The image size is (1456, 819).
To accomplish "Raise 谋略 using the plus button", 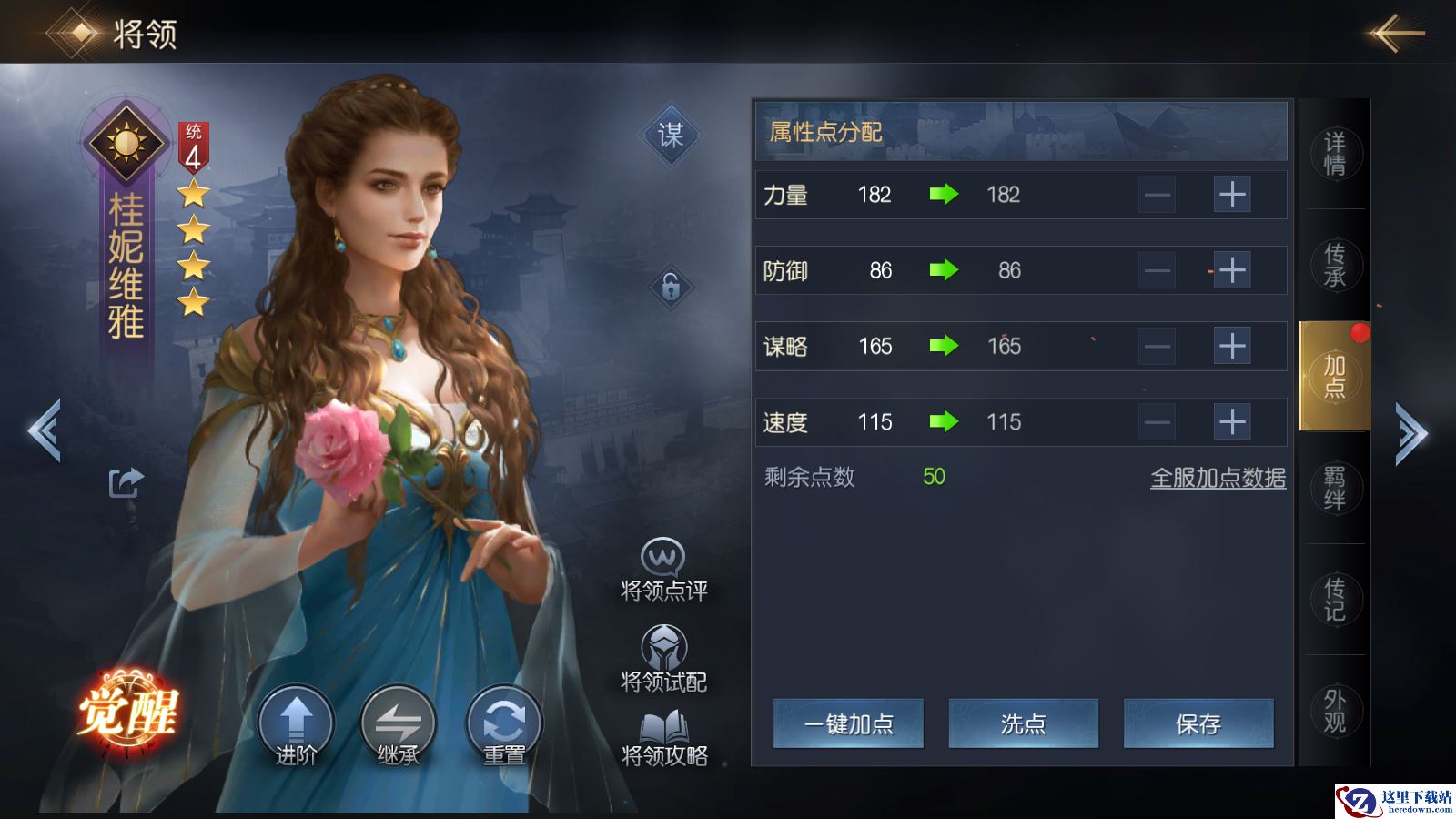I will pyautogui.click(x=1232, y=346).
